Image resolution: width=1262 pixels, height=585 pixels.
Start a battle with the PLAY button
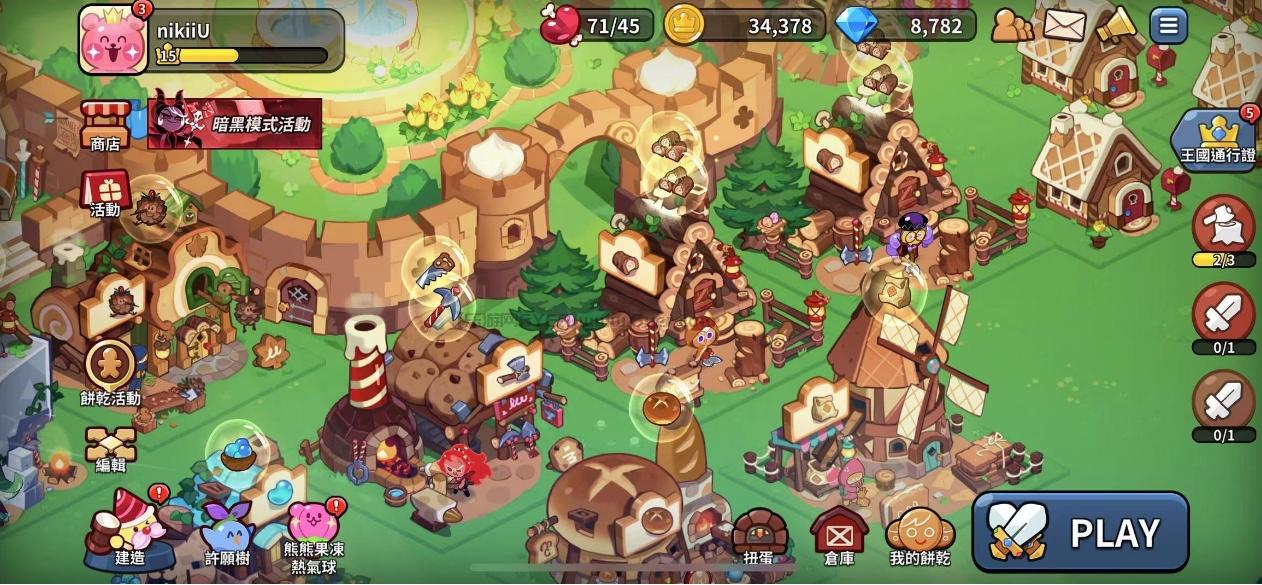[x=1080, y=532]
